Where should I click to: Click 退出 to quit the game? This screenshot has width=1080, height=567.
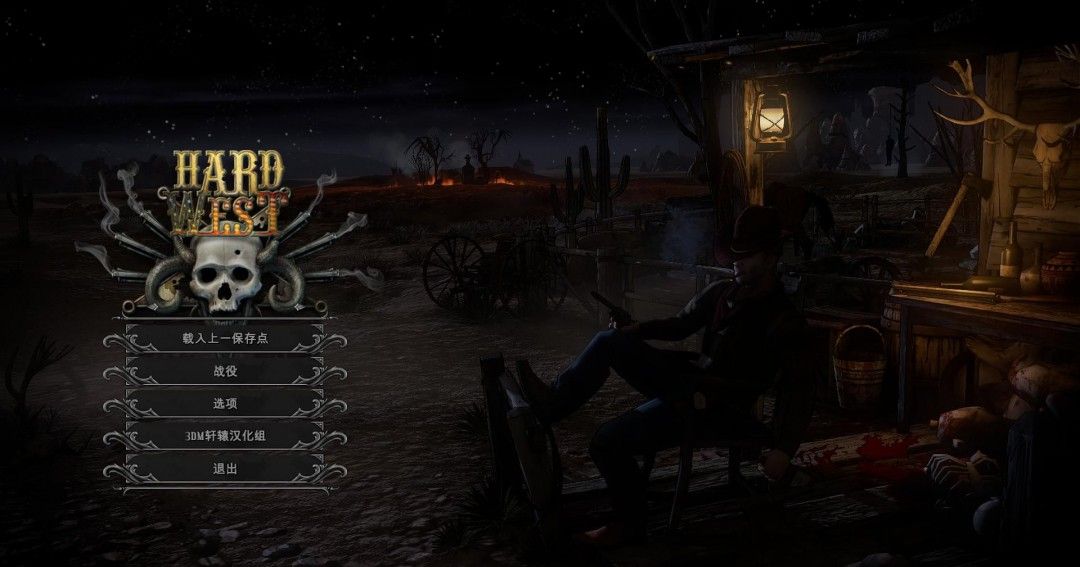point(225,469)
